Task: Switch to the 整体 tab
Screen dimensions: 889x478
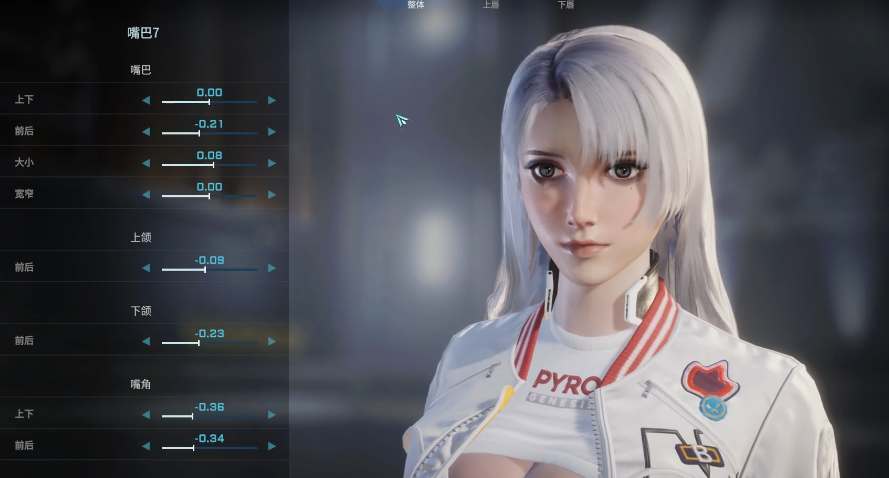Action: pos(416,5)
